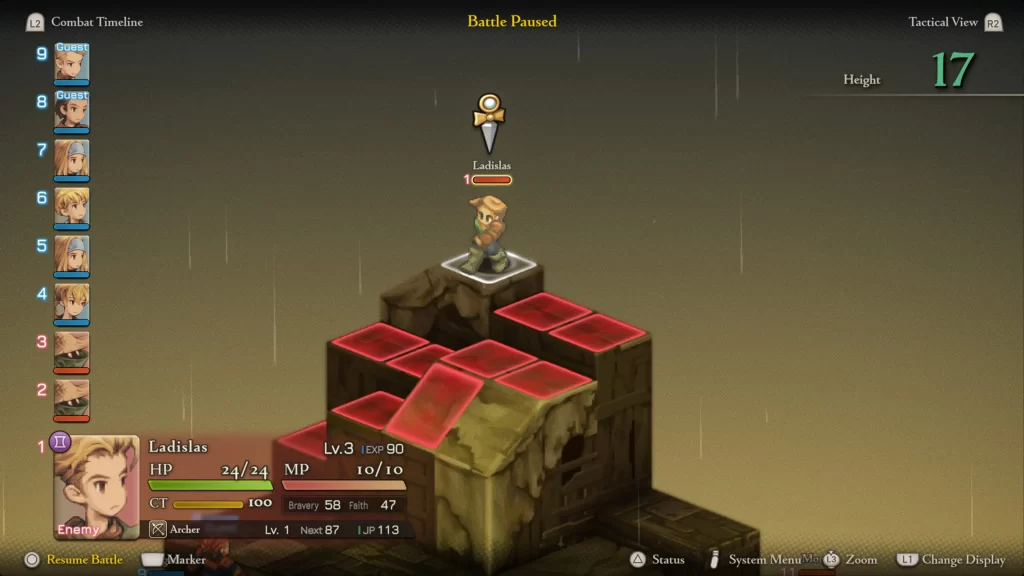Select the turn 5 unit portrait

click(x=72, y=254)
